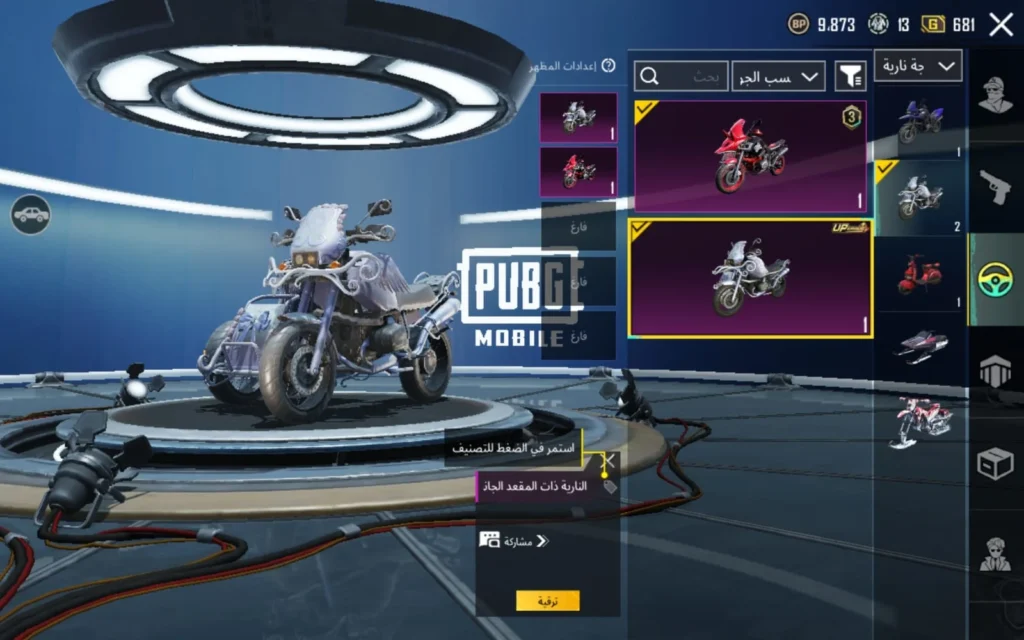This screenshot has width=1024, height=640.
Task: Close the inventory with the X button
Action: (x=1001, y=25)
